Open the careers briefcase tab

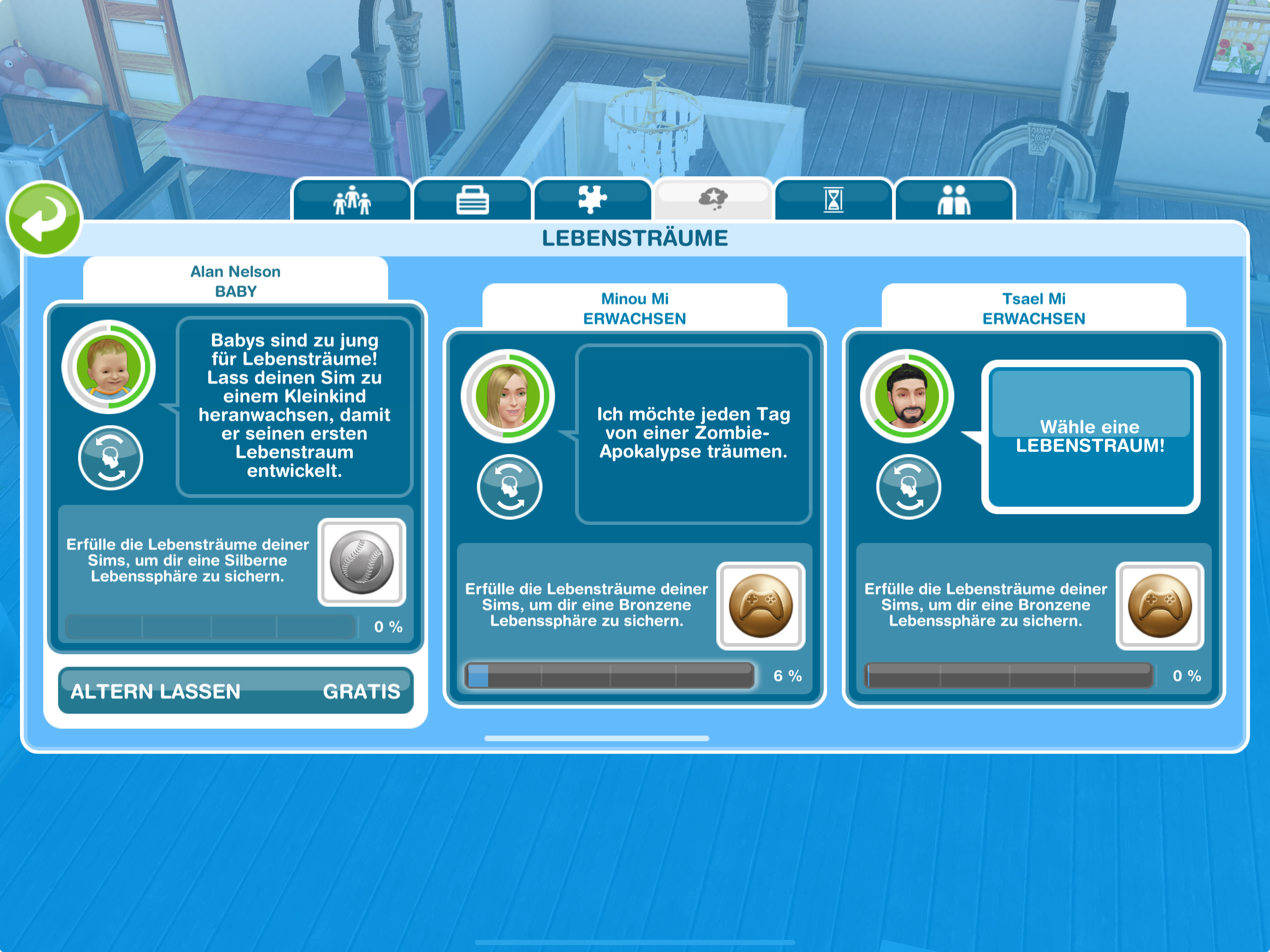tap(473, 200)
